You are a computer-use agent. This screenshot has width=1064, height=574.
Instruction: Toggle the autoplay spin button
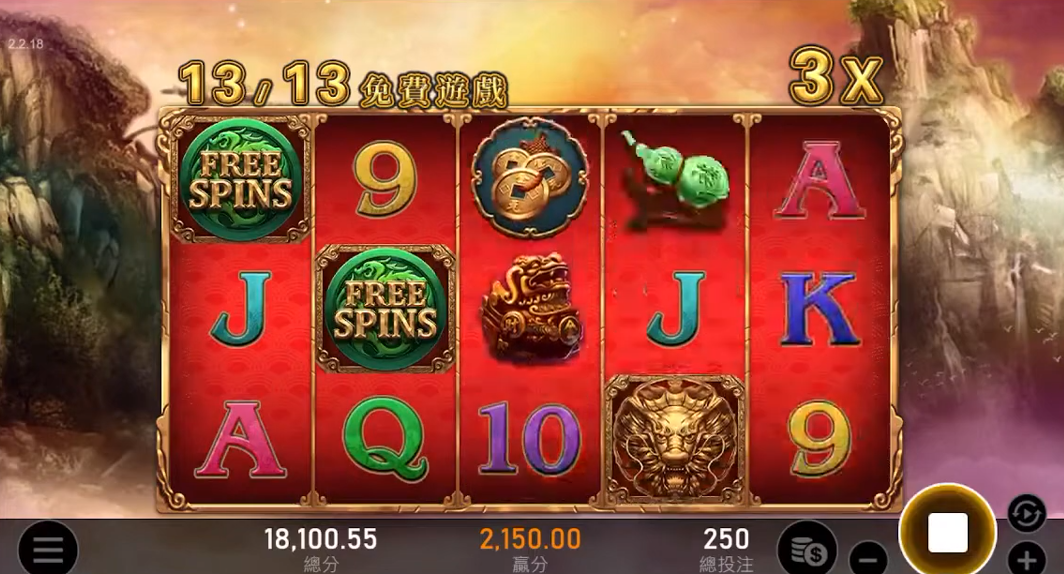(1026, 512)
